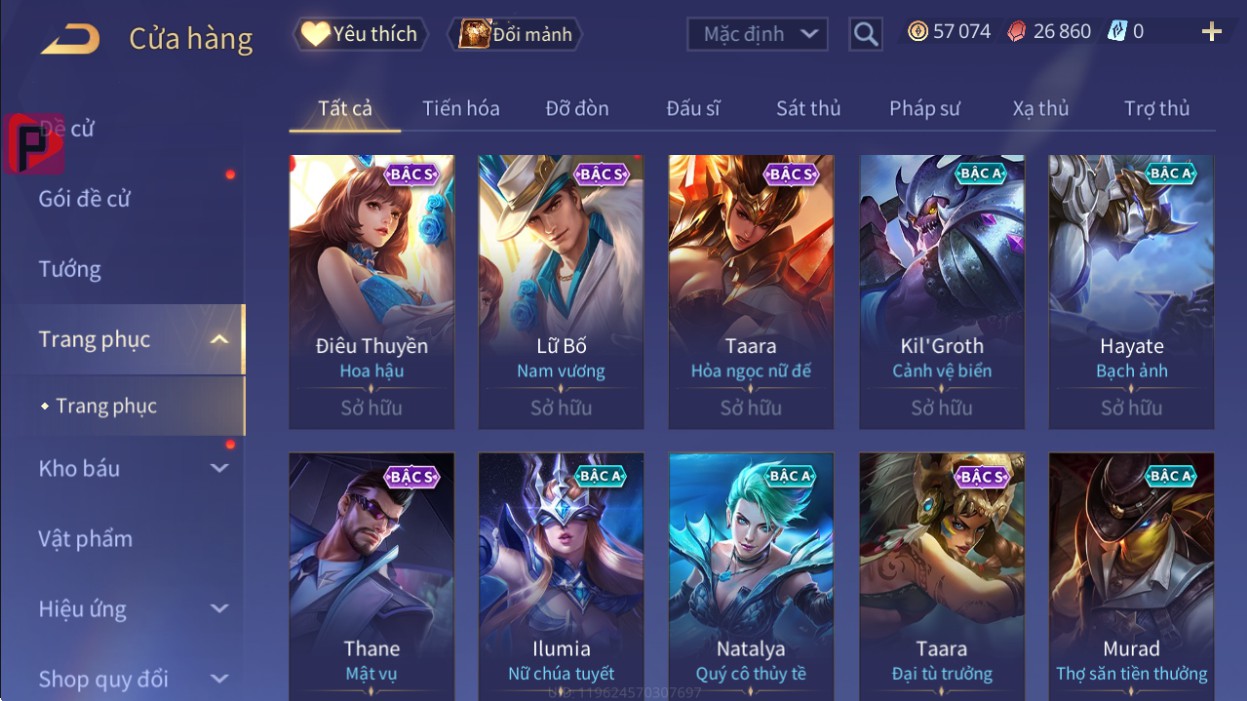Select the Sát thủ tab
The image size is (1247, 701).
click(x=808, y=108)
